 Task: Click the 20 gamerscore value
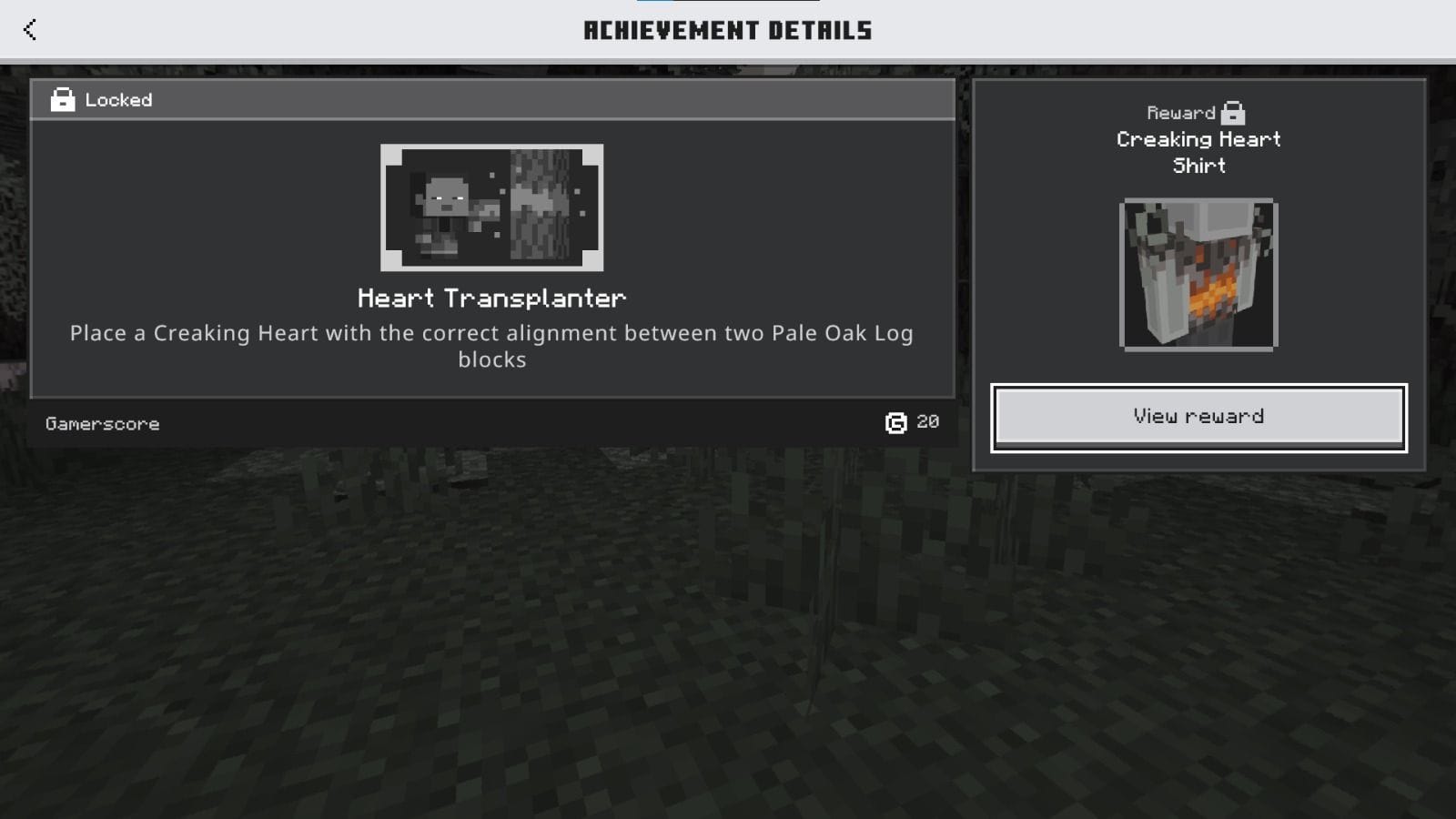click(x=927, y=421)
